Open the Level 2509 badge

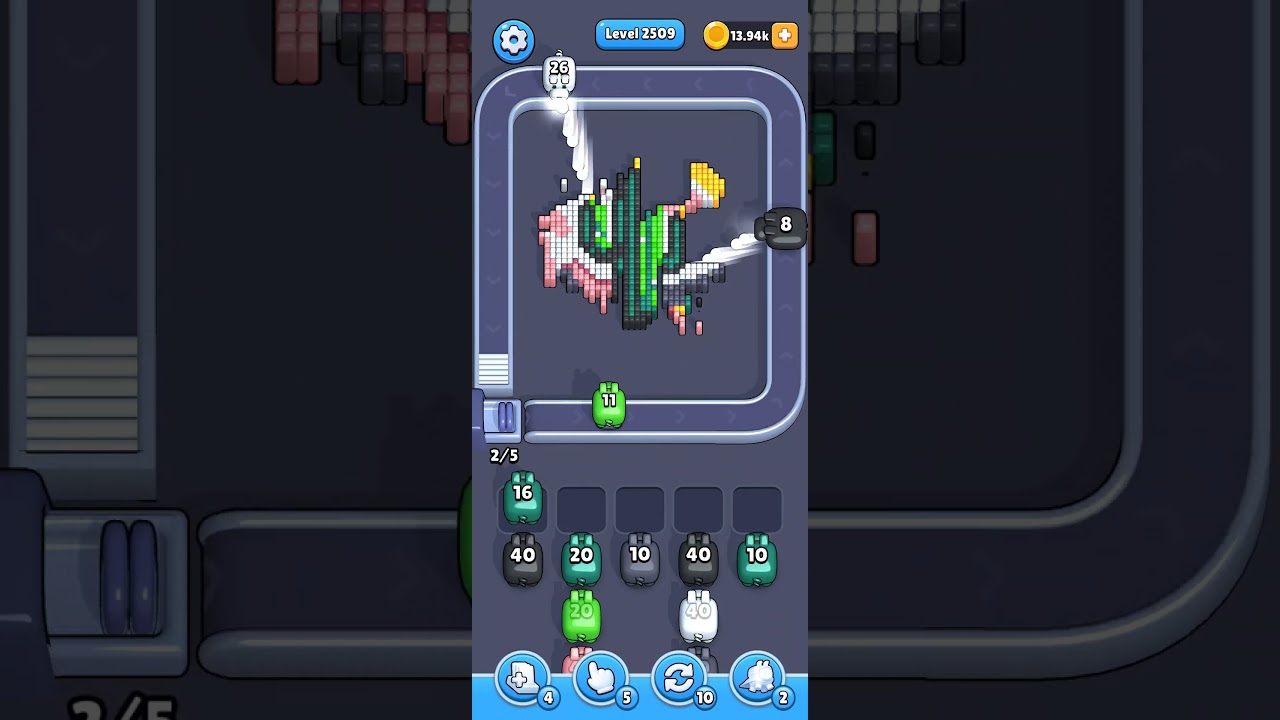[640, 34]
